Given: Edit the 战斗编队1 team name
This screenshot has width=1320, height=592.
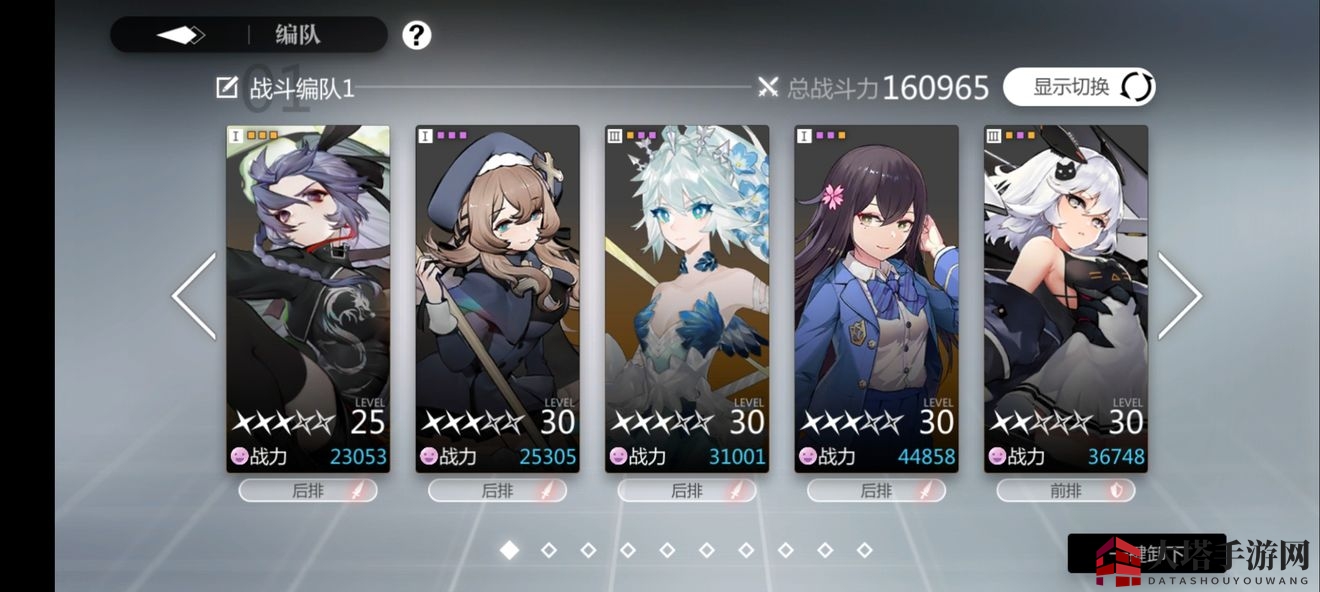Looking at the screenshot, I should coord(227,88).
